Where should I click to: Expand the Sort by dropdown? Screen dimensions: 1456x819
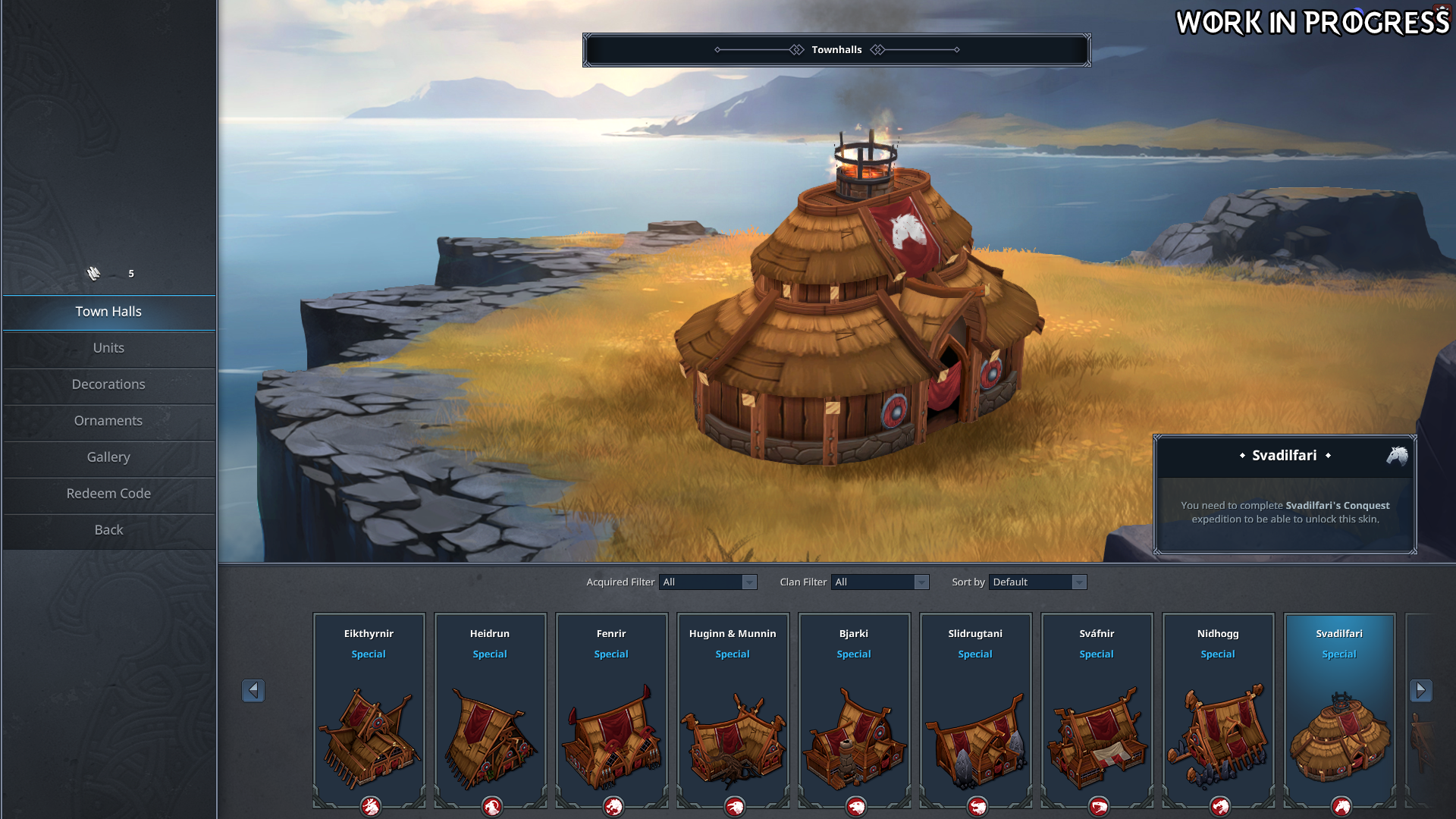(1037, 582)
